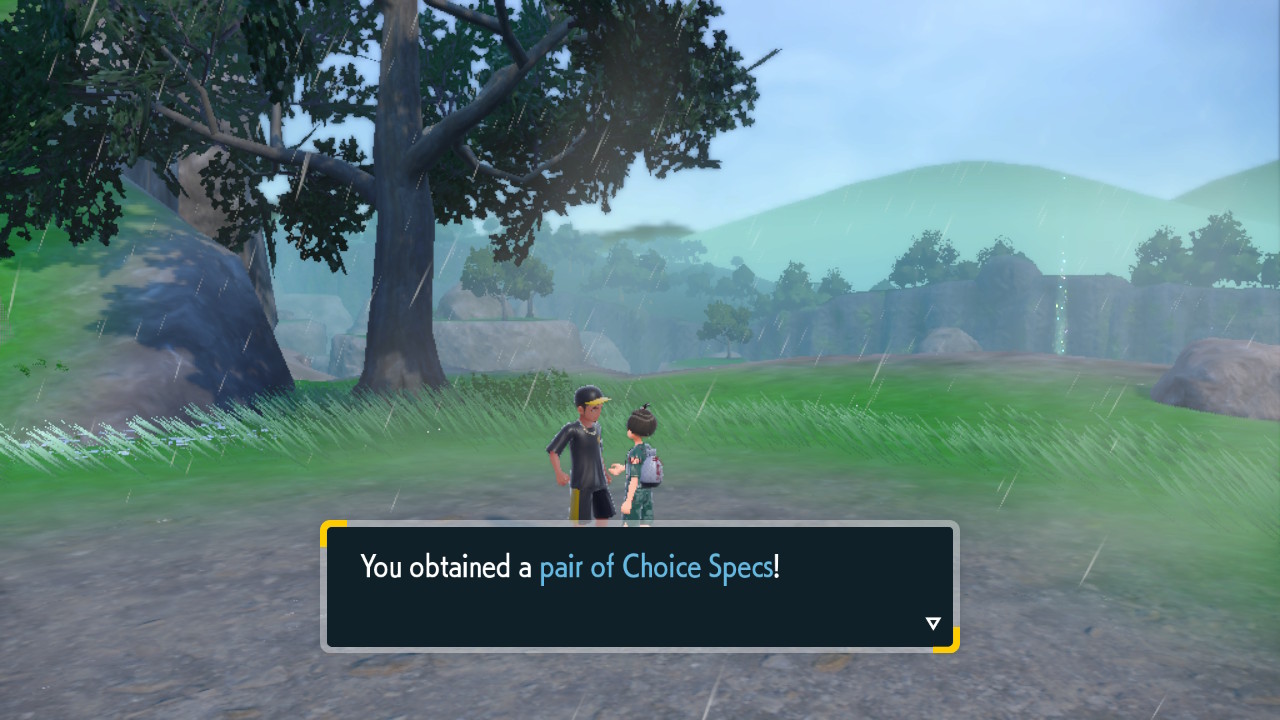The image size is (1280, 720).
Task: Click the Choice Specs obtained message box
Action: [639, 586]
